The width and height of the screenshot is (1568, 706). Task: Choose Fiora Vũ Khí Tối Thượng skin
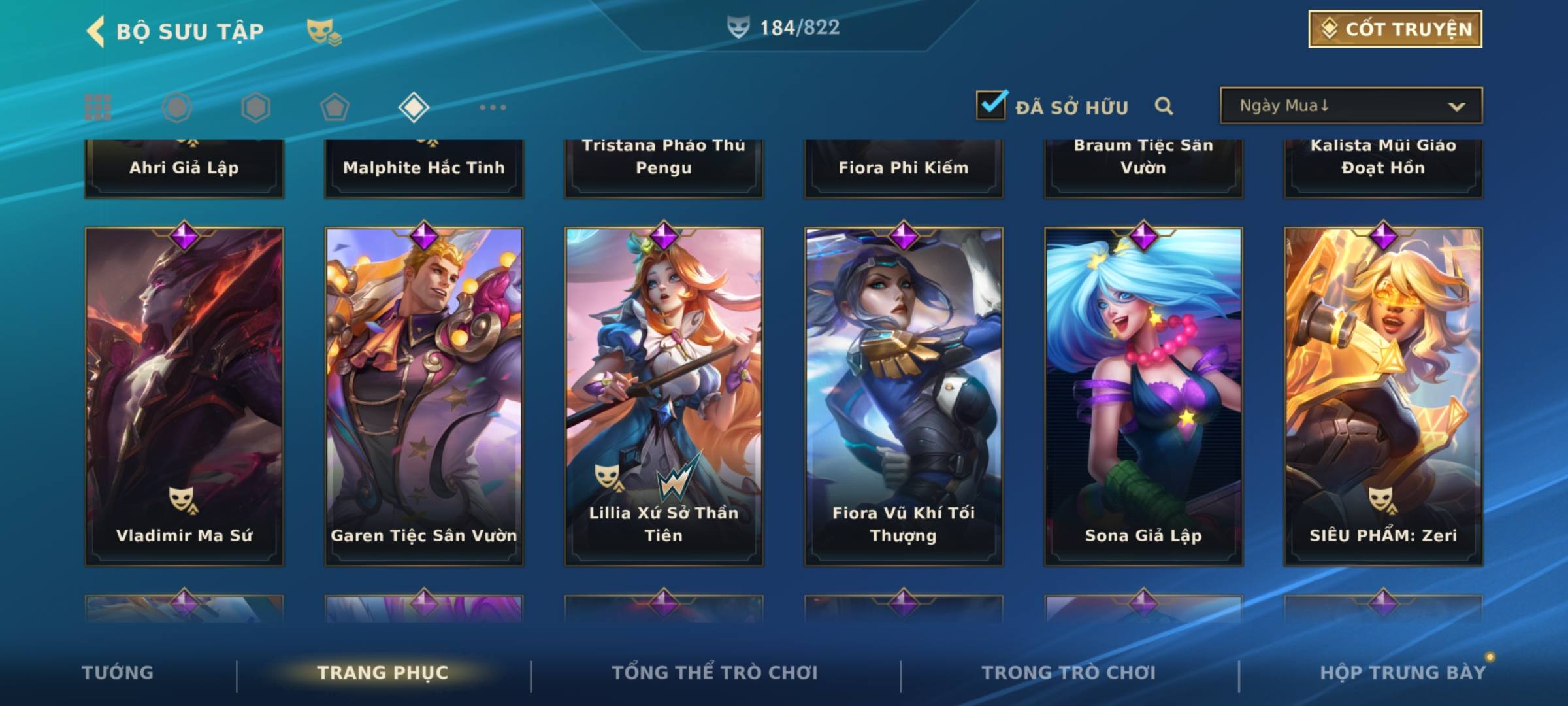904,395
